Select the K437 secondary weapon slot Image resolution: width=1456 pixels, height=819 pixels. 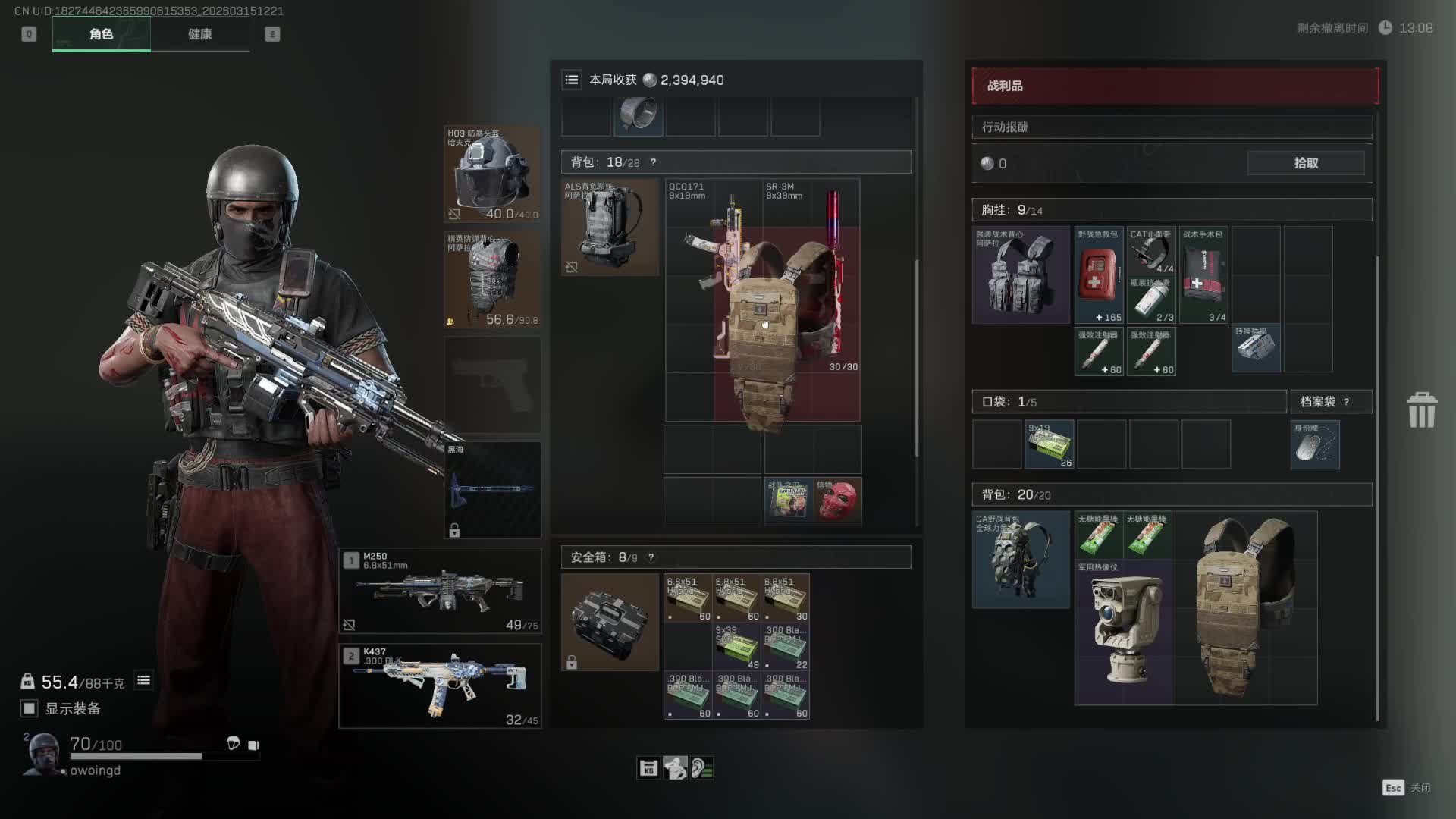click(x=440, y=686)
